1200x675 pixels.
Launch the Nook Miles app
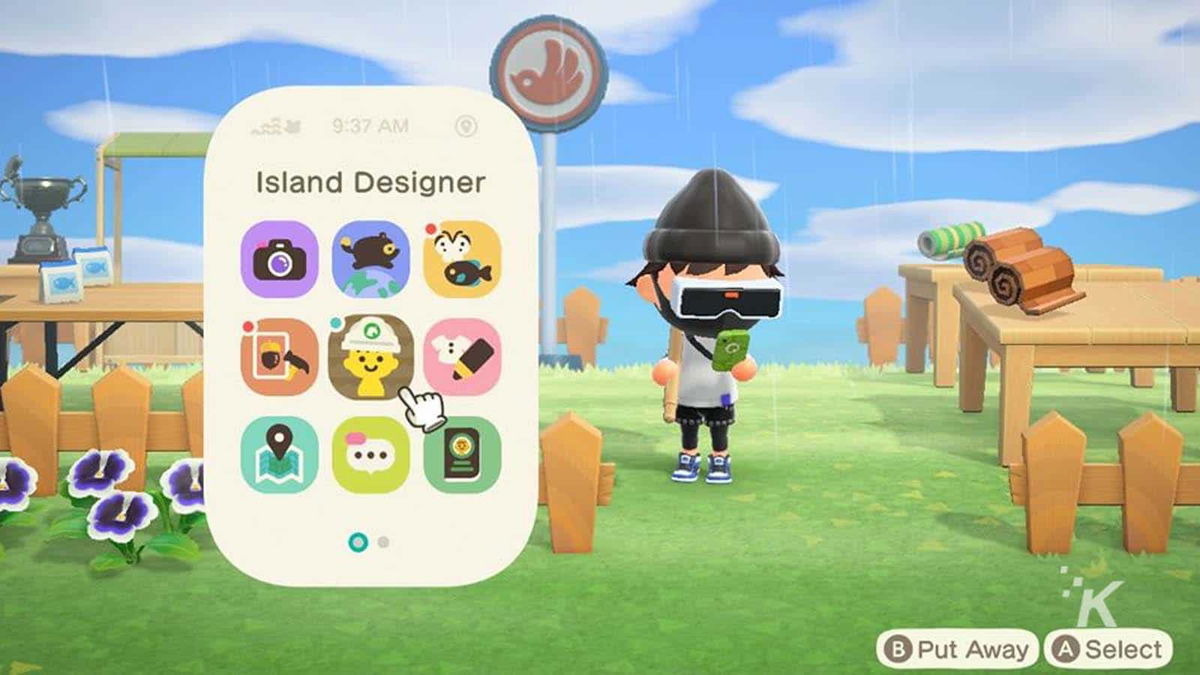tap(371, 259)
